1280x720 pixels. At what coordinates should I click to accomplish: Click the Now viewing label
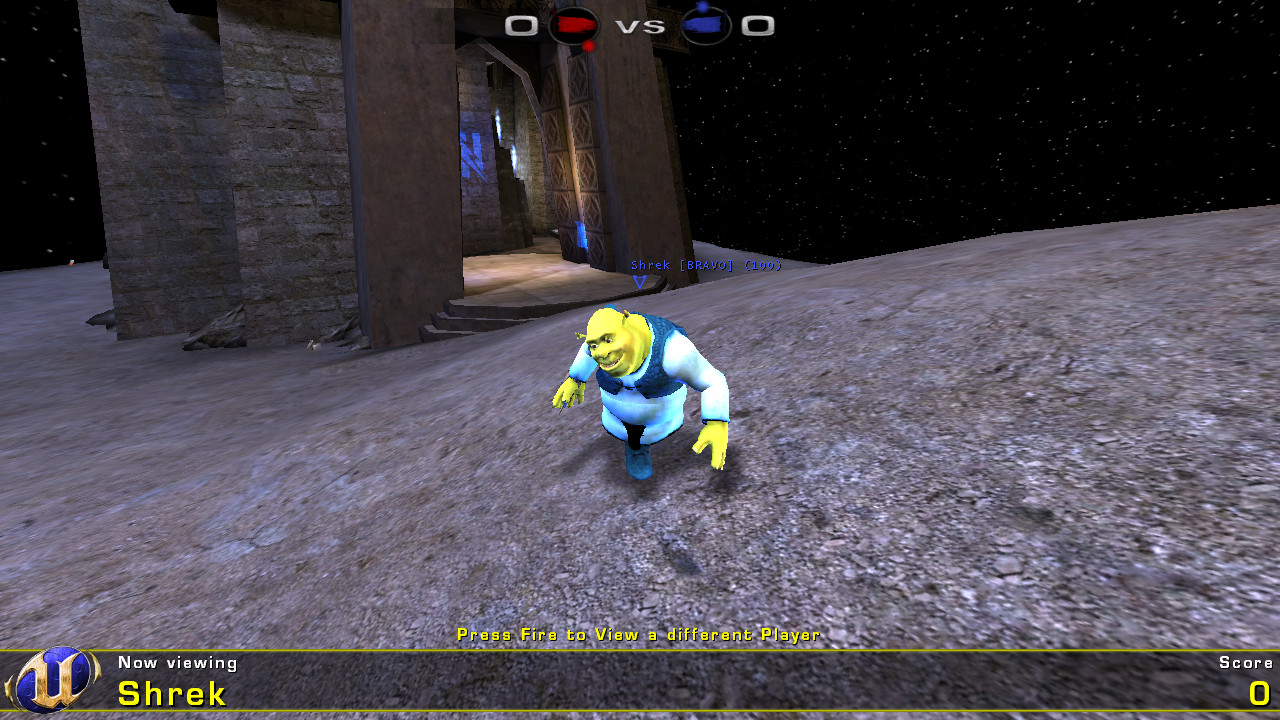click(178, 663)
